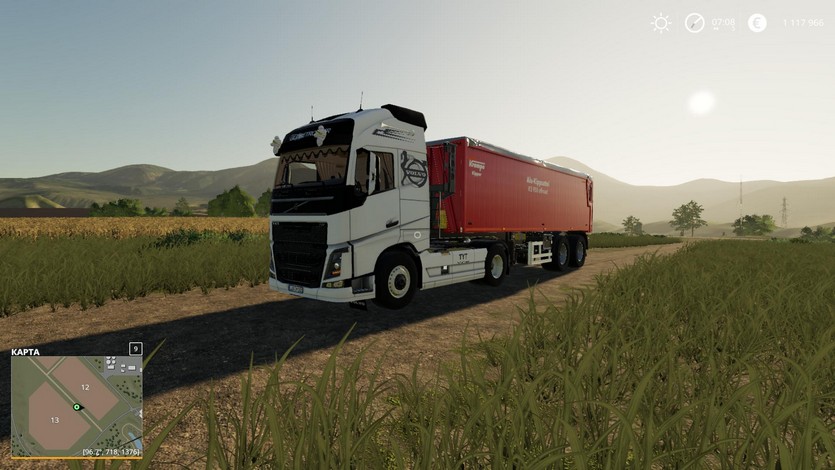The height and width of the screenshot is (470, 835).
Task: Select the clock time icon
Action: [695, 23]
